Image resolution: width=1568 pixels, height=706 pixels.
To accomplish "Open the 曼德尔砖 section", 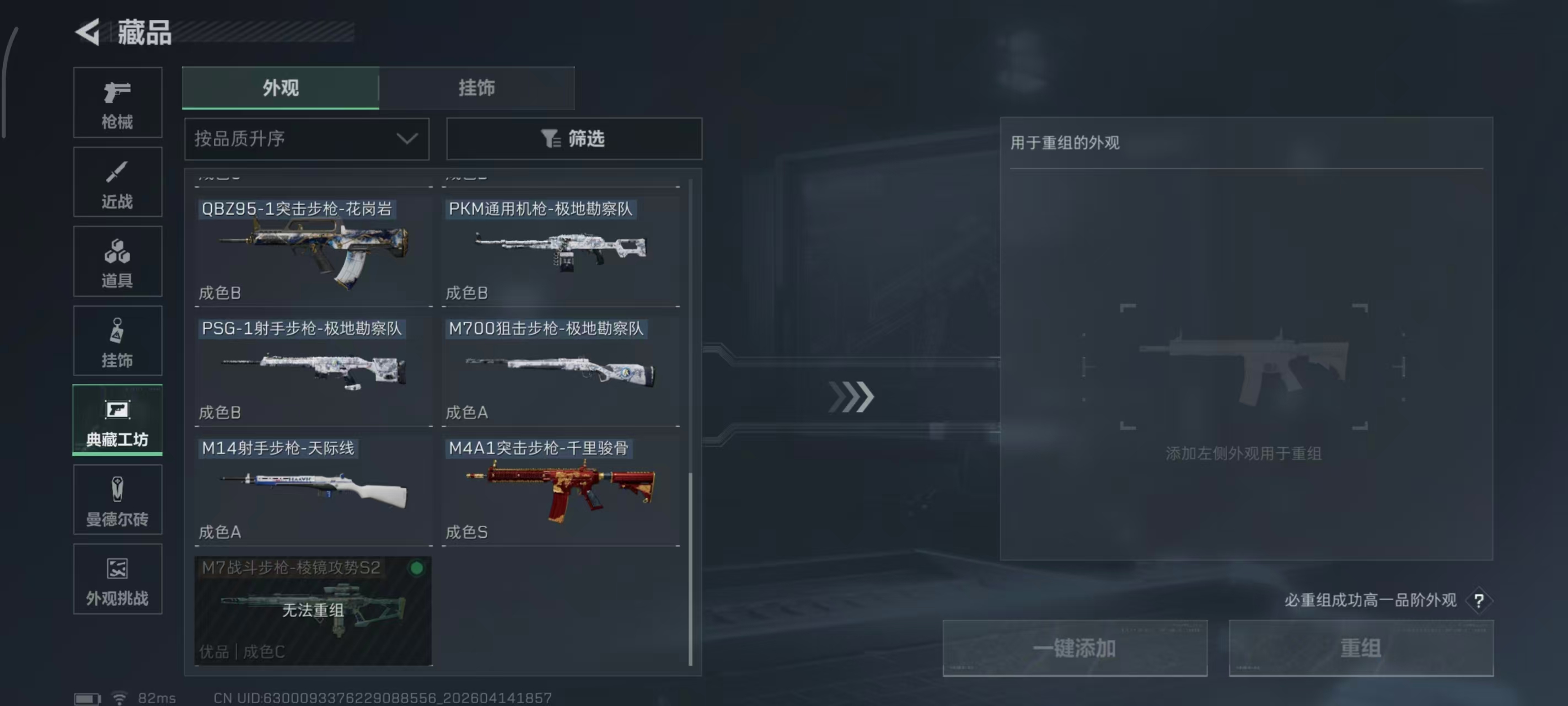I will (117, 500).
